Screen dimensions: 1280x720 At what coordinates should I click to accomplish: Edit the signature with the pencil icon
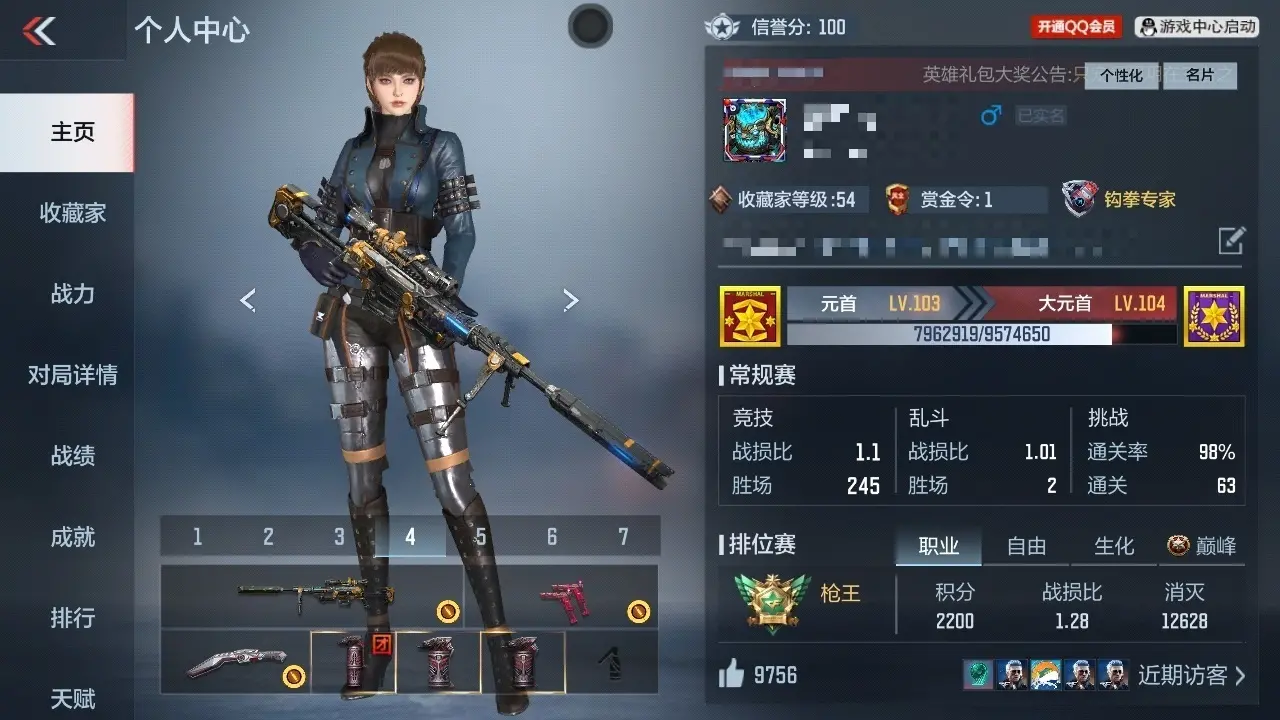click(1231, 240)
